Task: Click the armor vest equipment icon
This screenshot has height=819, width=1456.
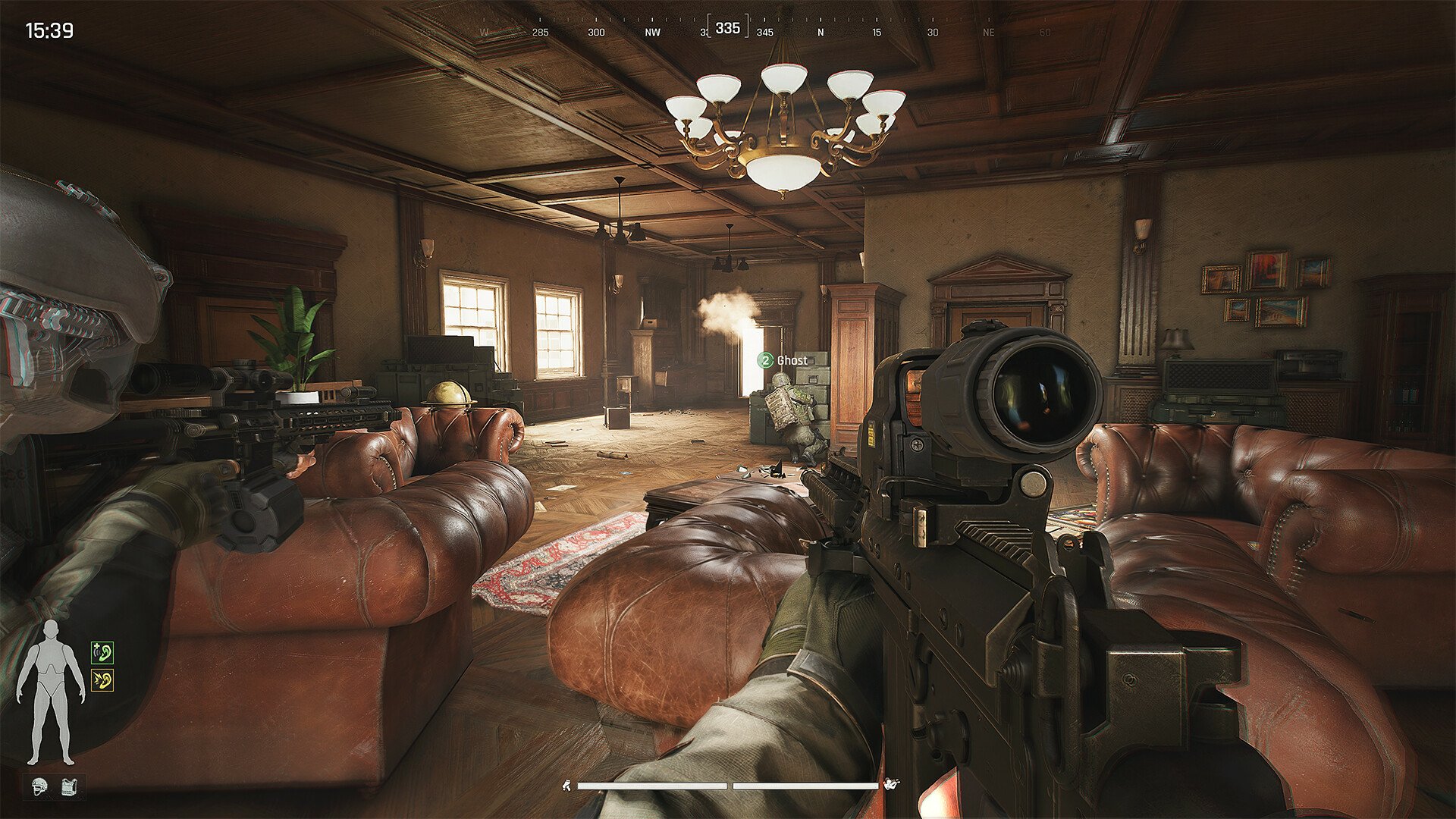Action: pos(67,786)
